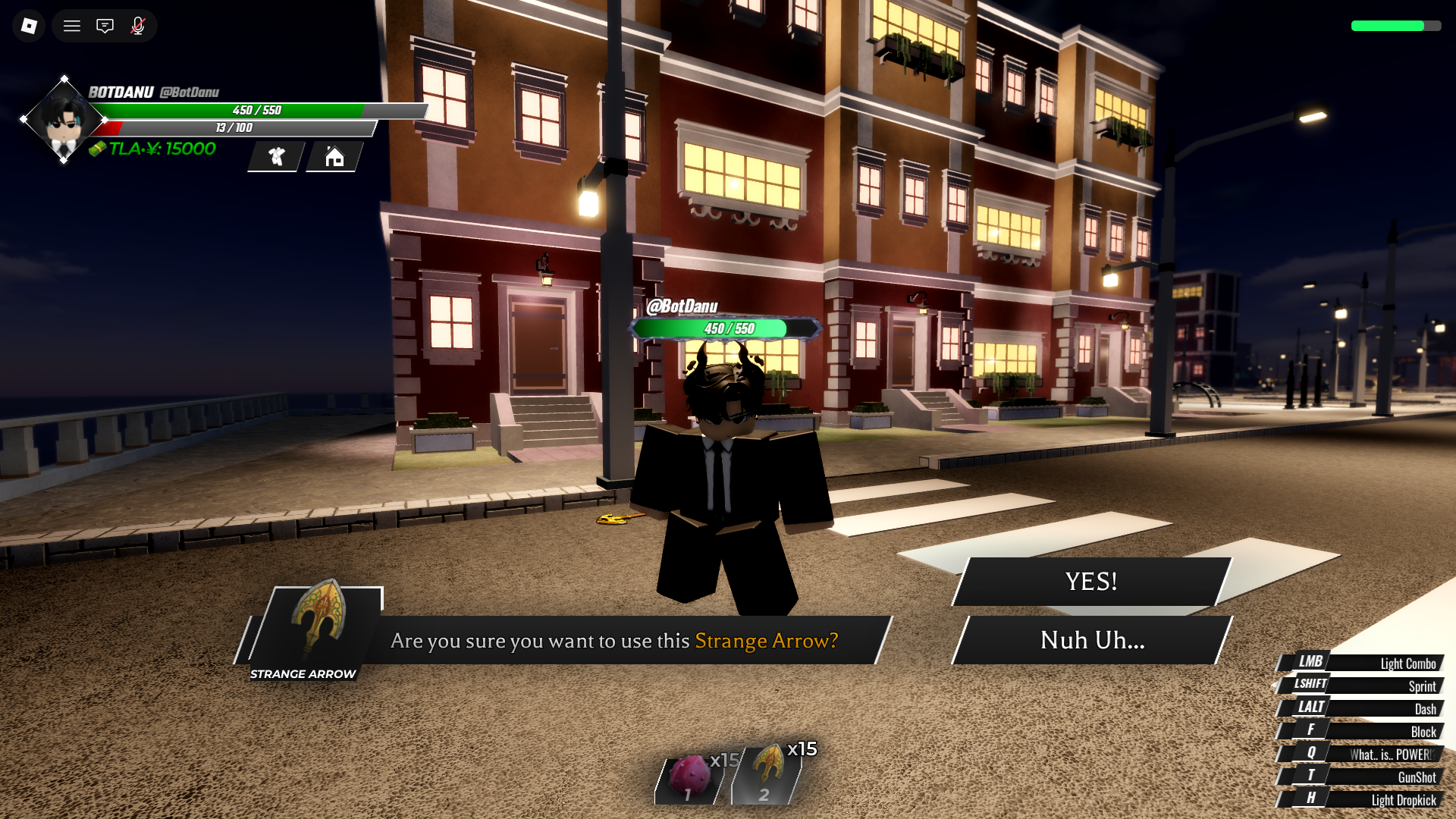
Task: Click the BotDanu avatar portrait
Action: (x=64, y=120)
